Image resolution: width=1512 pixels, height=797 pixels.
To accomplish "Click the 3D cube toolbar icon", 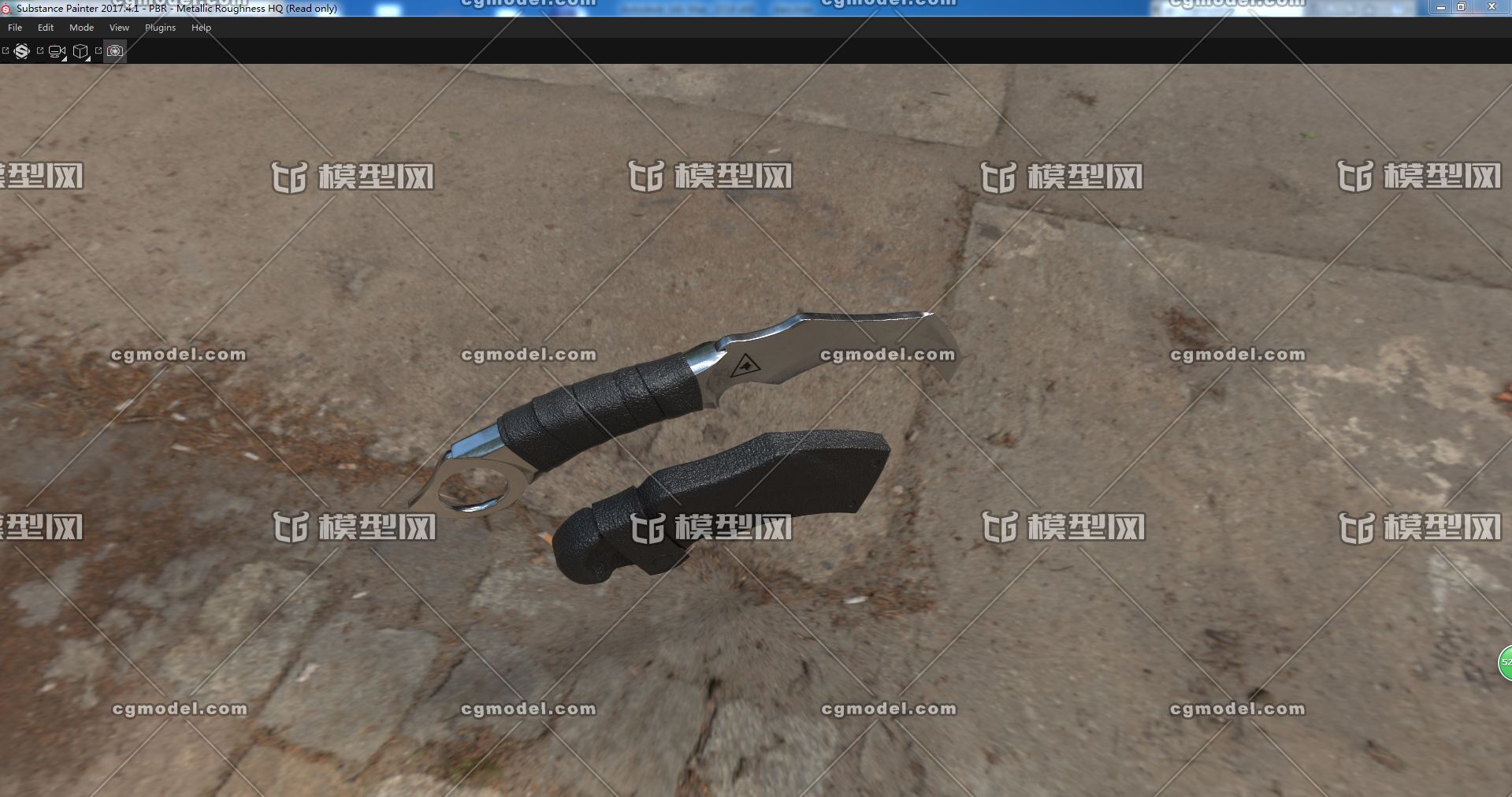I will 80,51.
